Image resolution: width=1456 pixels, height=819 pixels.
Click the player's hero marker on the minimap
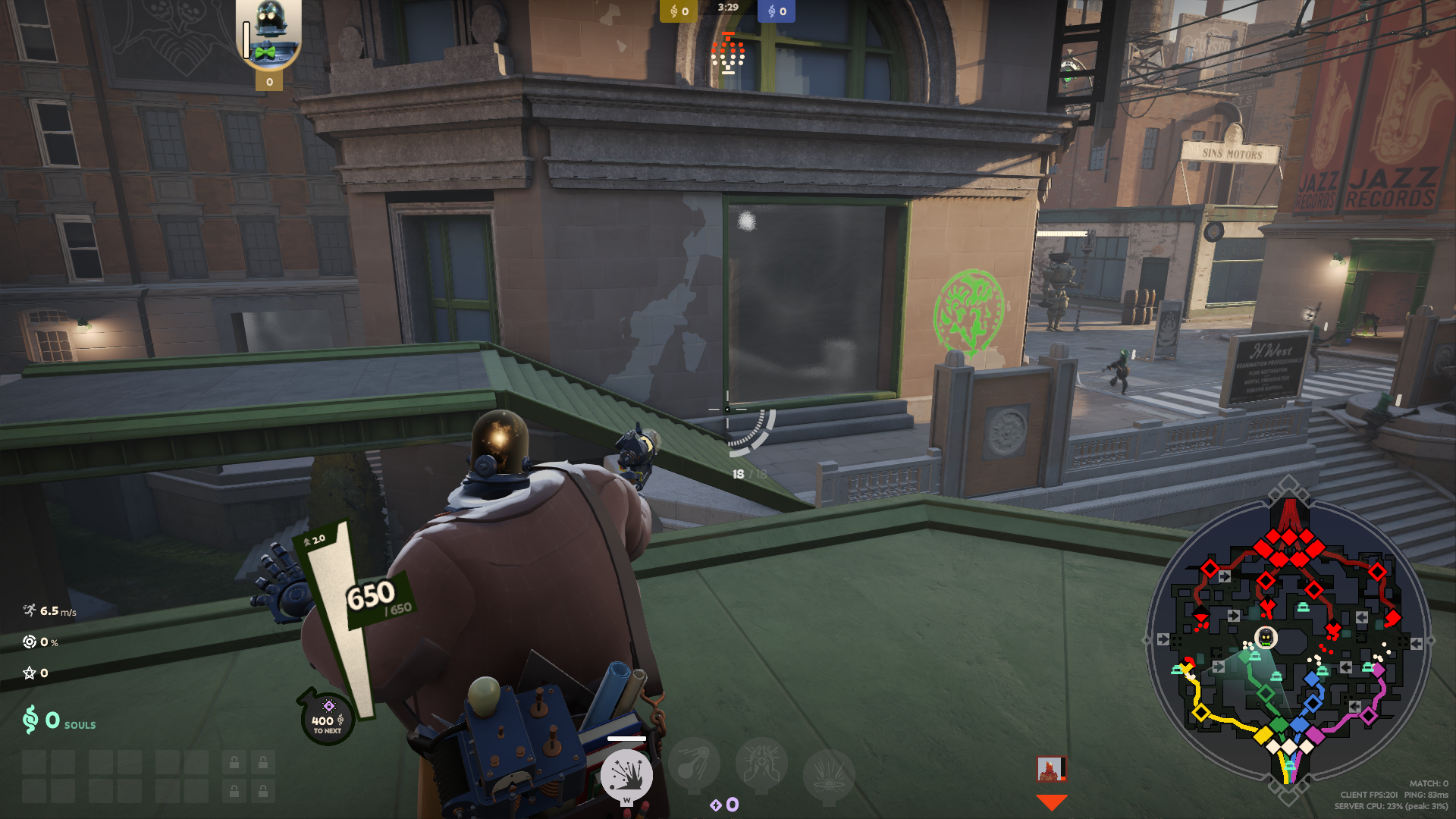[x=1266, y=638]
